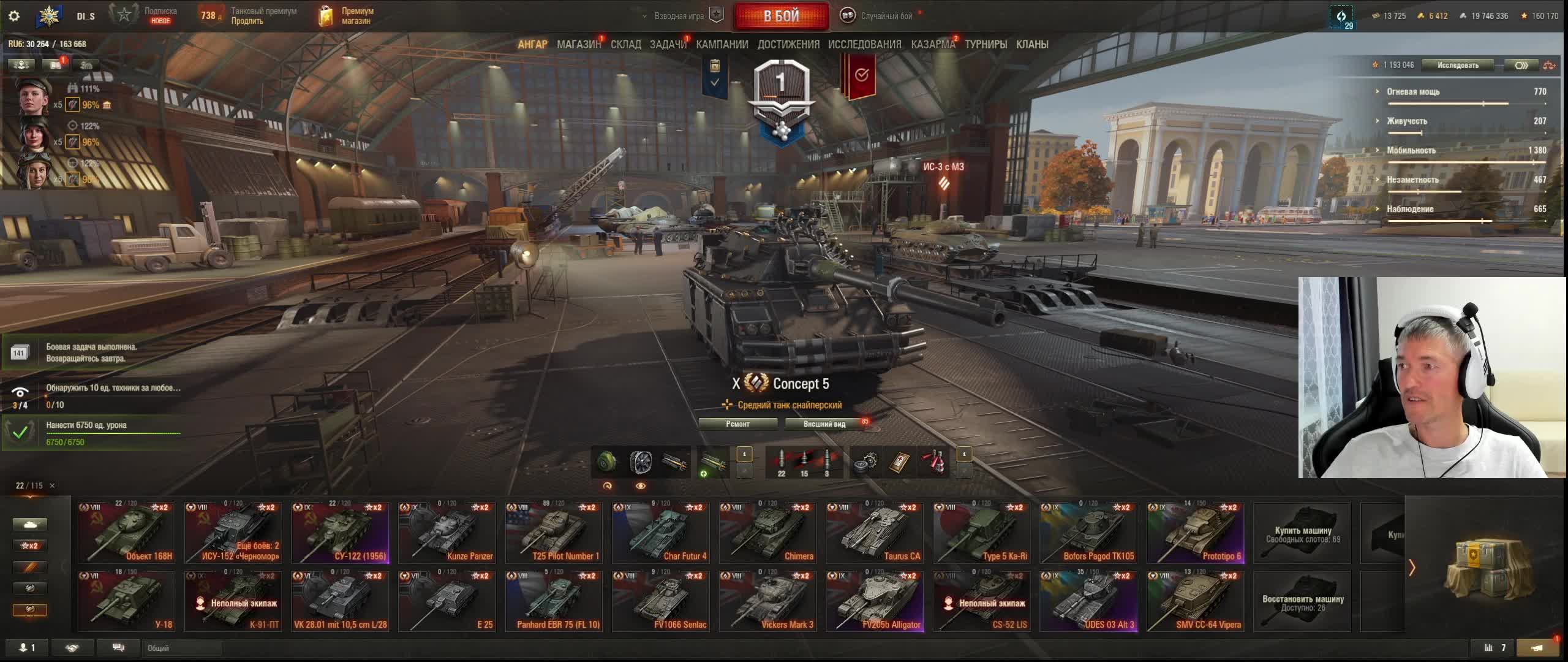Screen dimensions: 1568x662
Task: Open the СКЛАД tab
Action: [x=625, y=44]
